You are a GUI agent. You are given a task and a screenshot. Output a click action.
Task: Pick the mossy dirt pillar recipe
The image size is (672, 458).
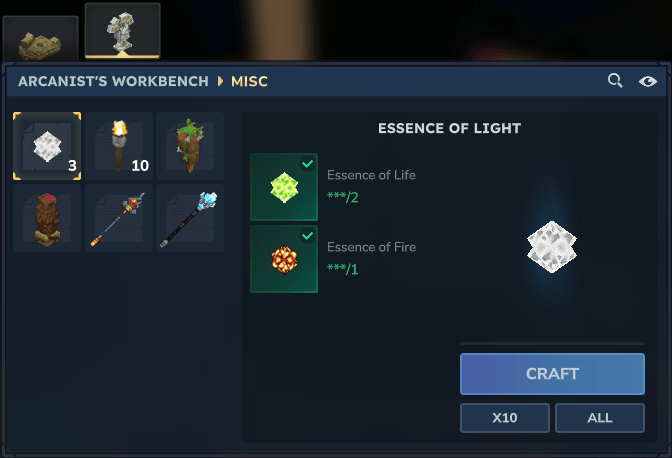click(190, 146)
